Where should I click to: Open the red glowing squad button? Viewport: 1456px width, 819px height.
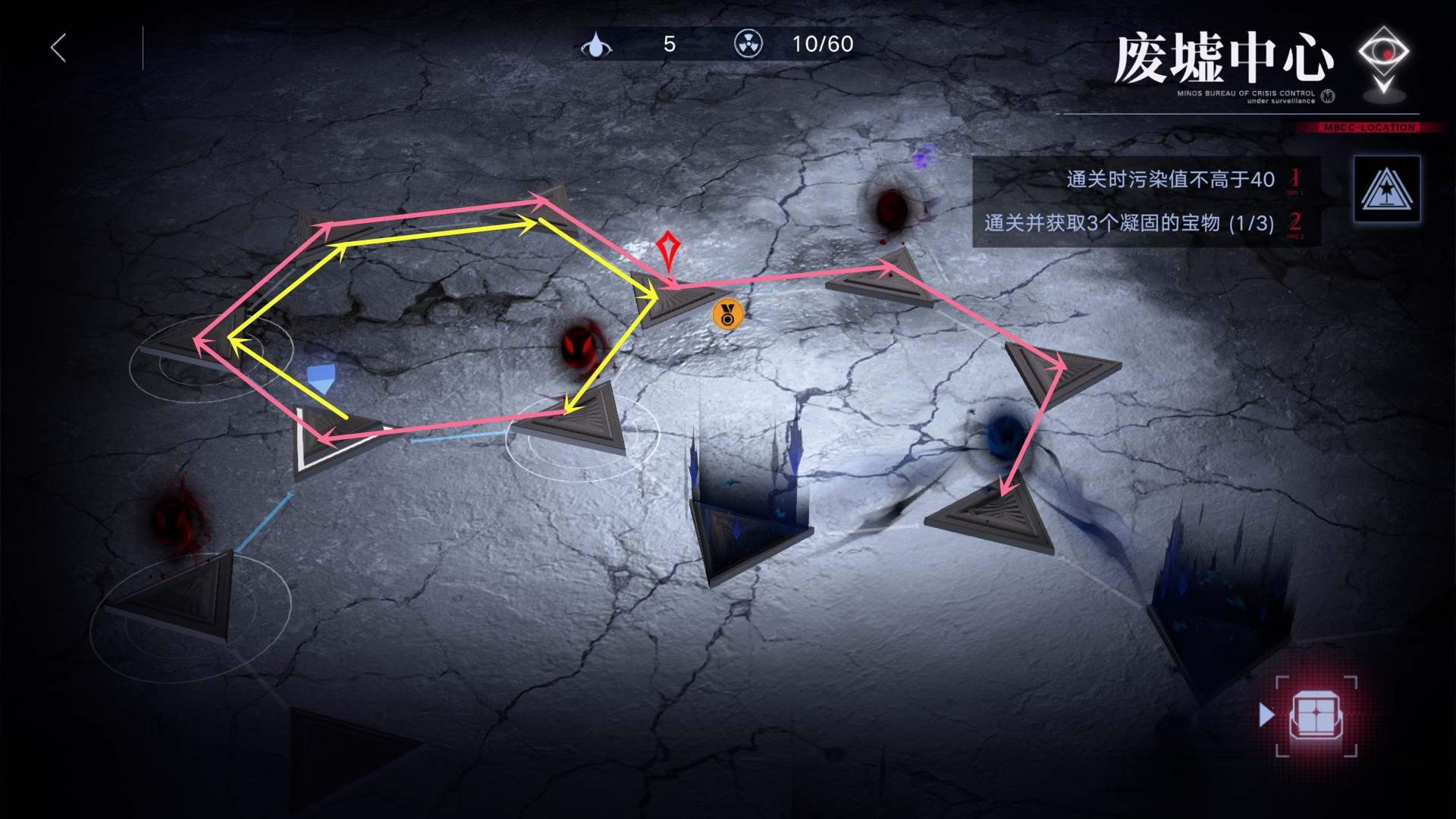[1316, 716]
